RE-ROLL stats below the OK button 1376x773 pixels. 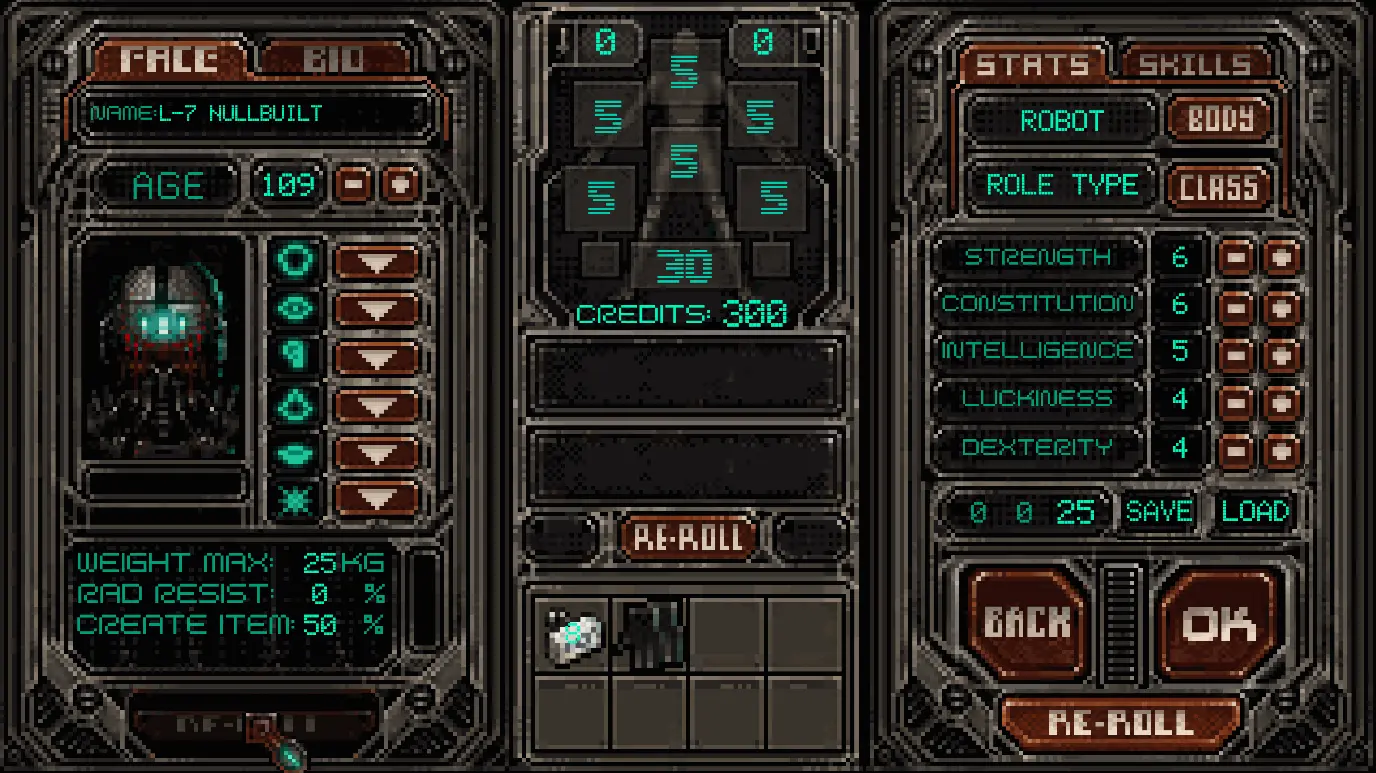pyautogui.click(x=1120, y=722)
